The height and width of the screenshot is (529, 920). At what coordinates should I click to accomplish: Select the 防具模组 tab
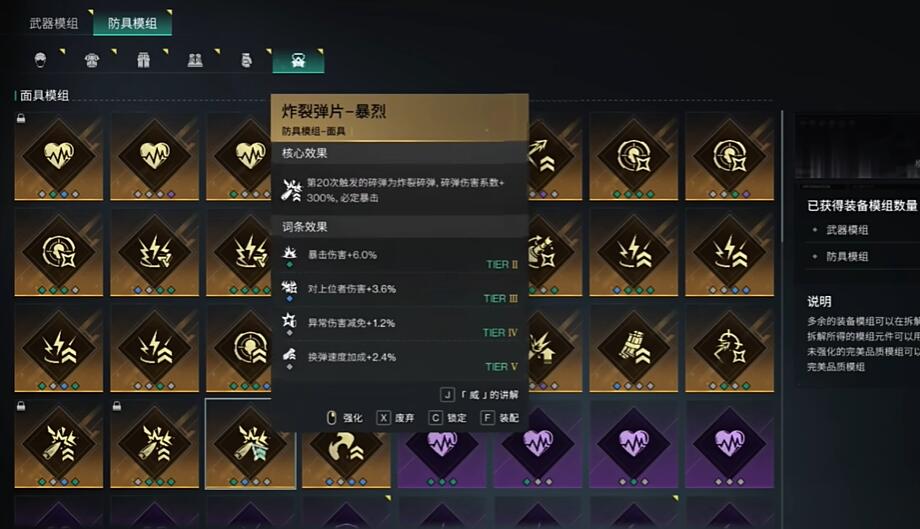131,23
